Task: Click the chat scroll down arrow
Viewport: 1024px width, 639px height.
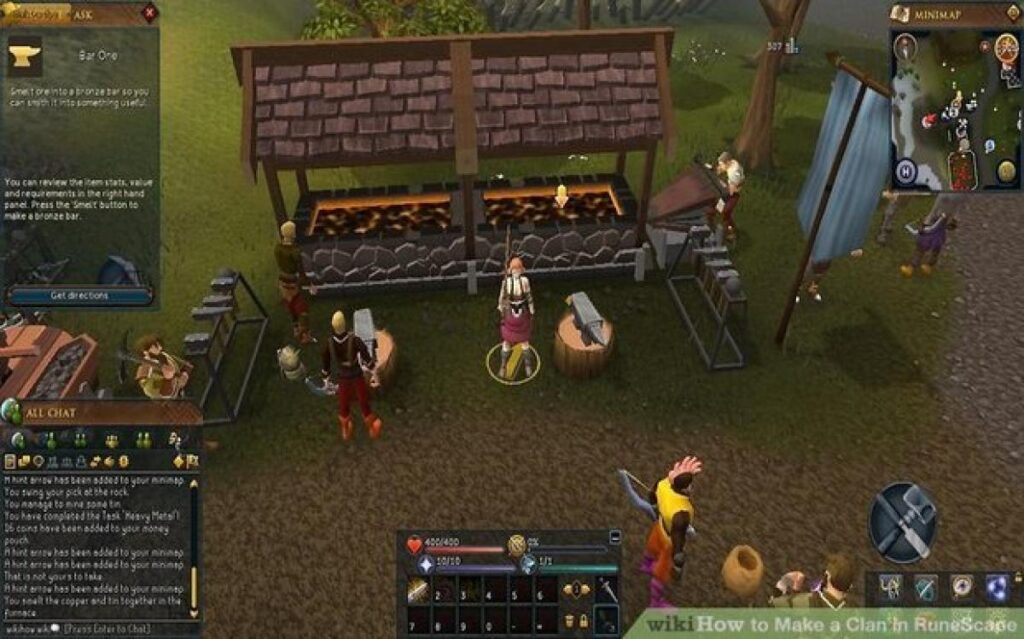Action: (193, 613)
